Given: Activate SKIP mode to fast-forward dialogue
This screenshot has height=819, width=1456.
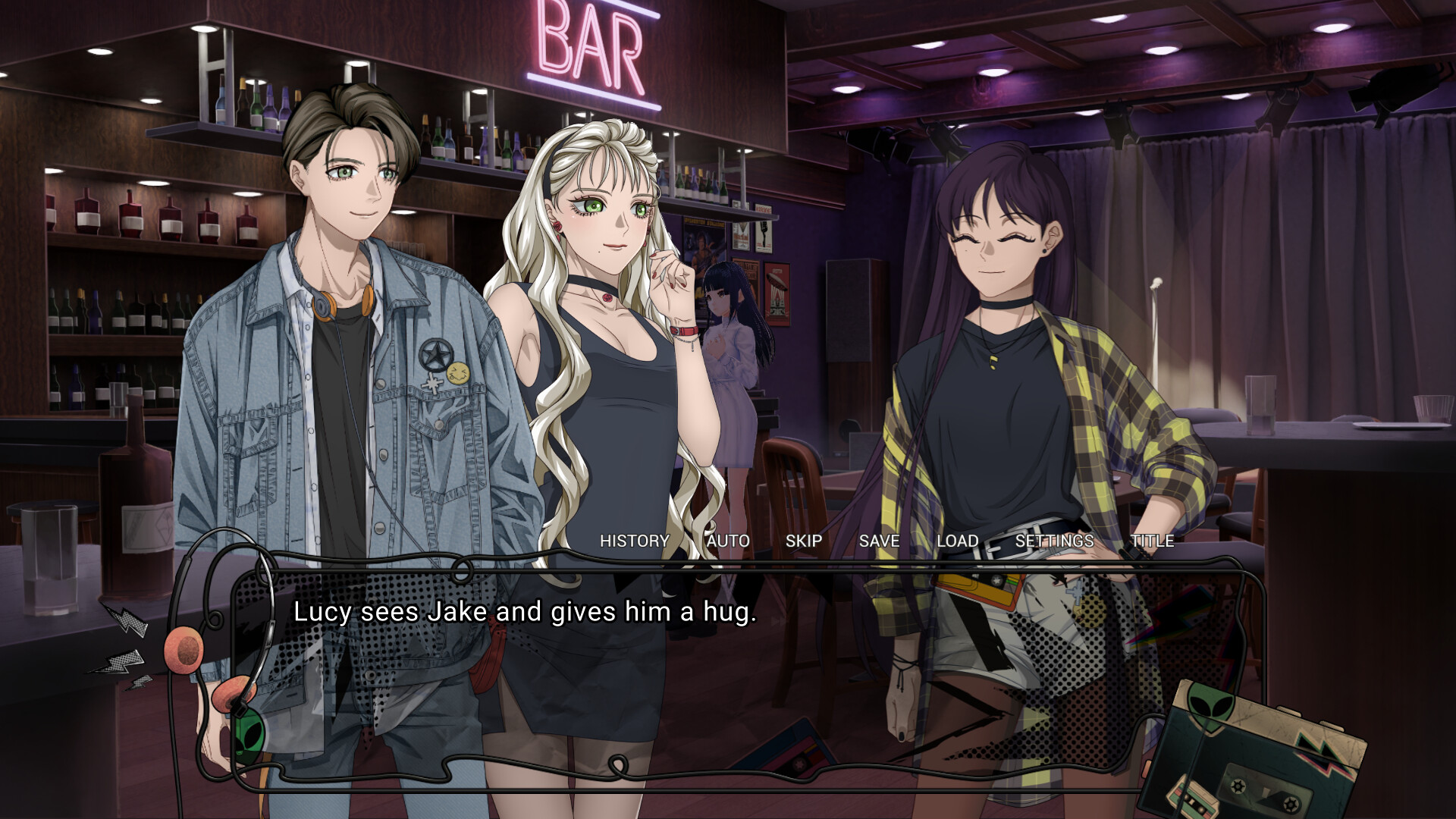Looking at the screenshot, I should click(x=805, y=541).
